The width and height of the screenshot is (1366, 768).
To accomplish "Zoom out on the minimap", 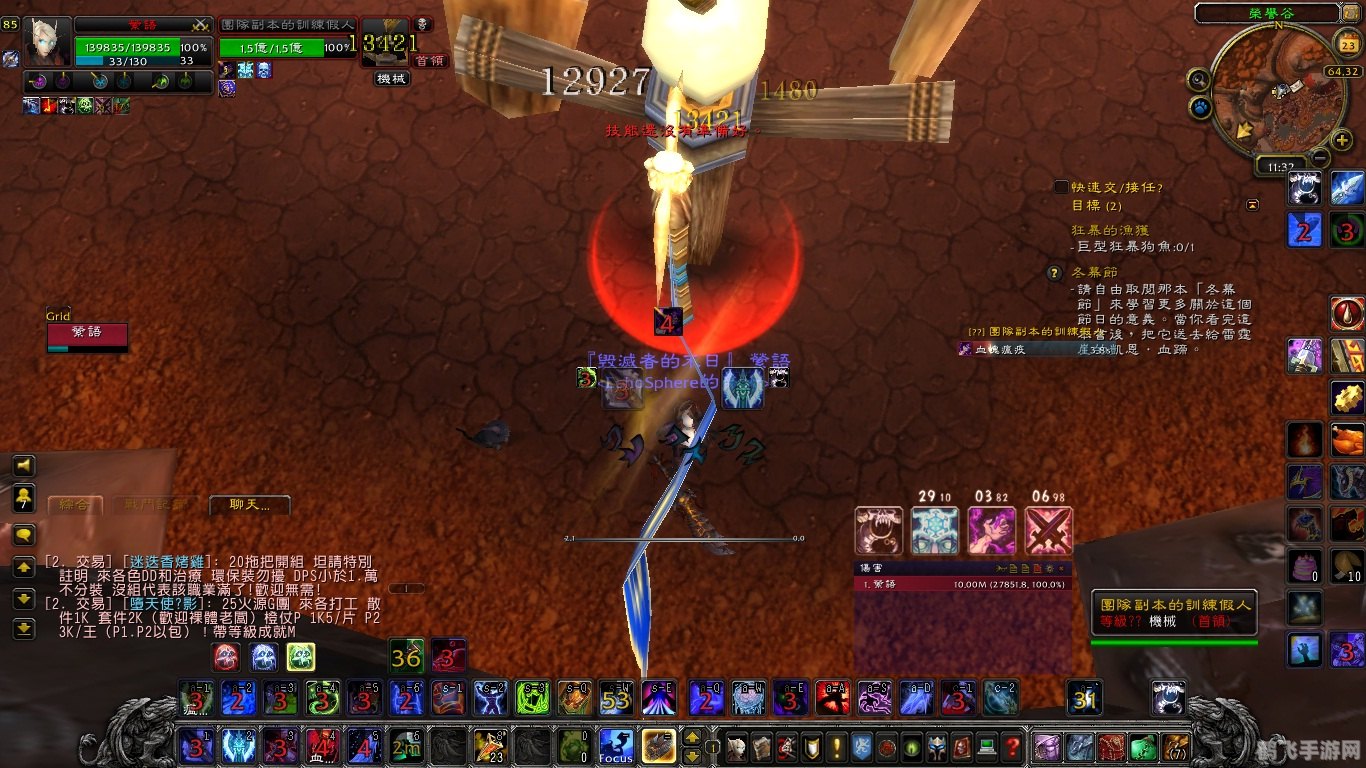I will point(1320,158).
